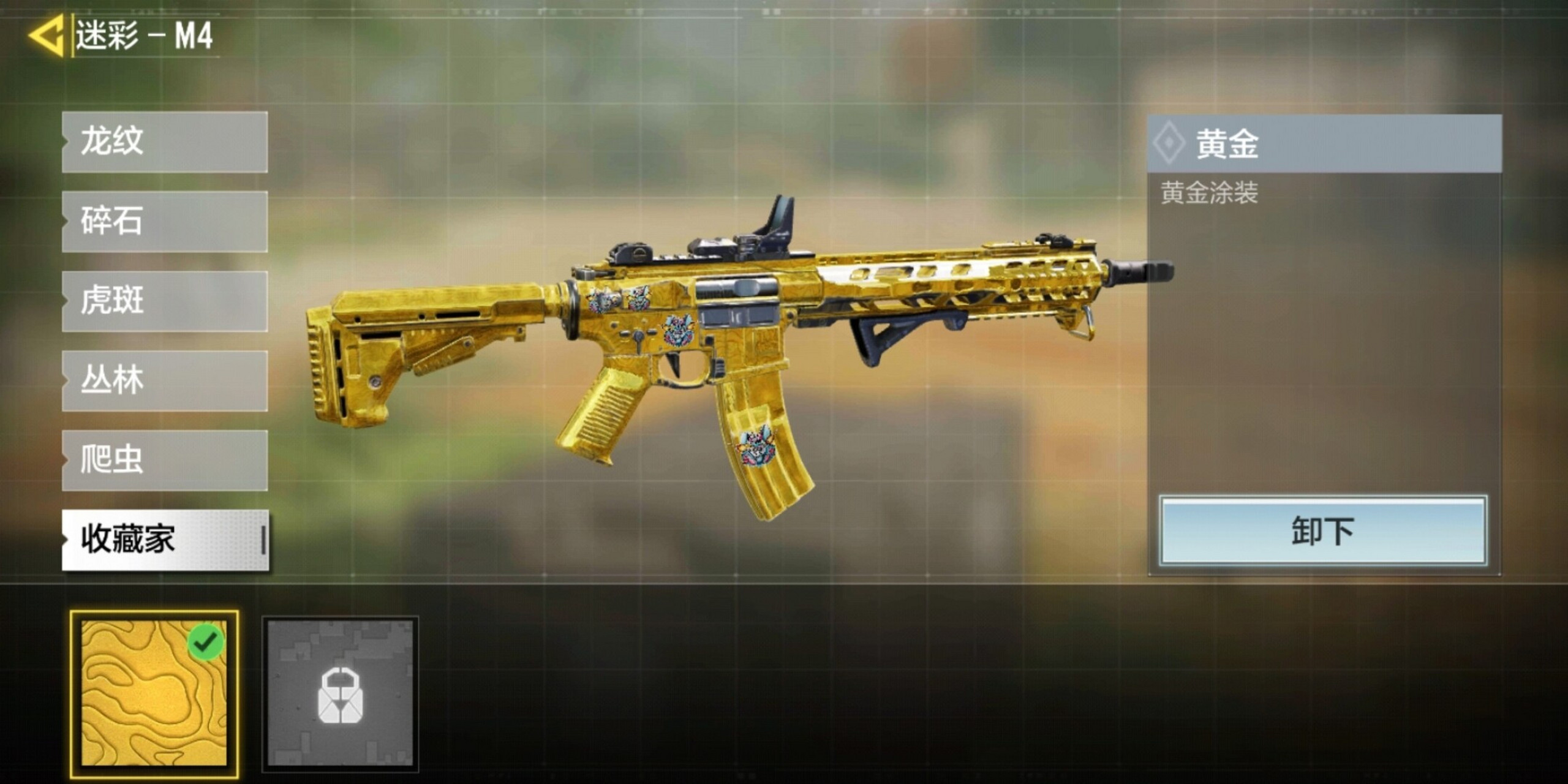
Task: Select the 收藏家 camo category
Action: (164, 540)
